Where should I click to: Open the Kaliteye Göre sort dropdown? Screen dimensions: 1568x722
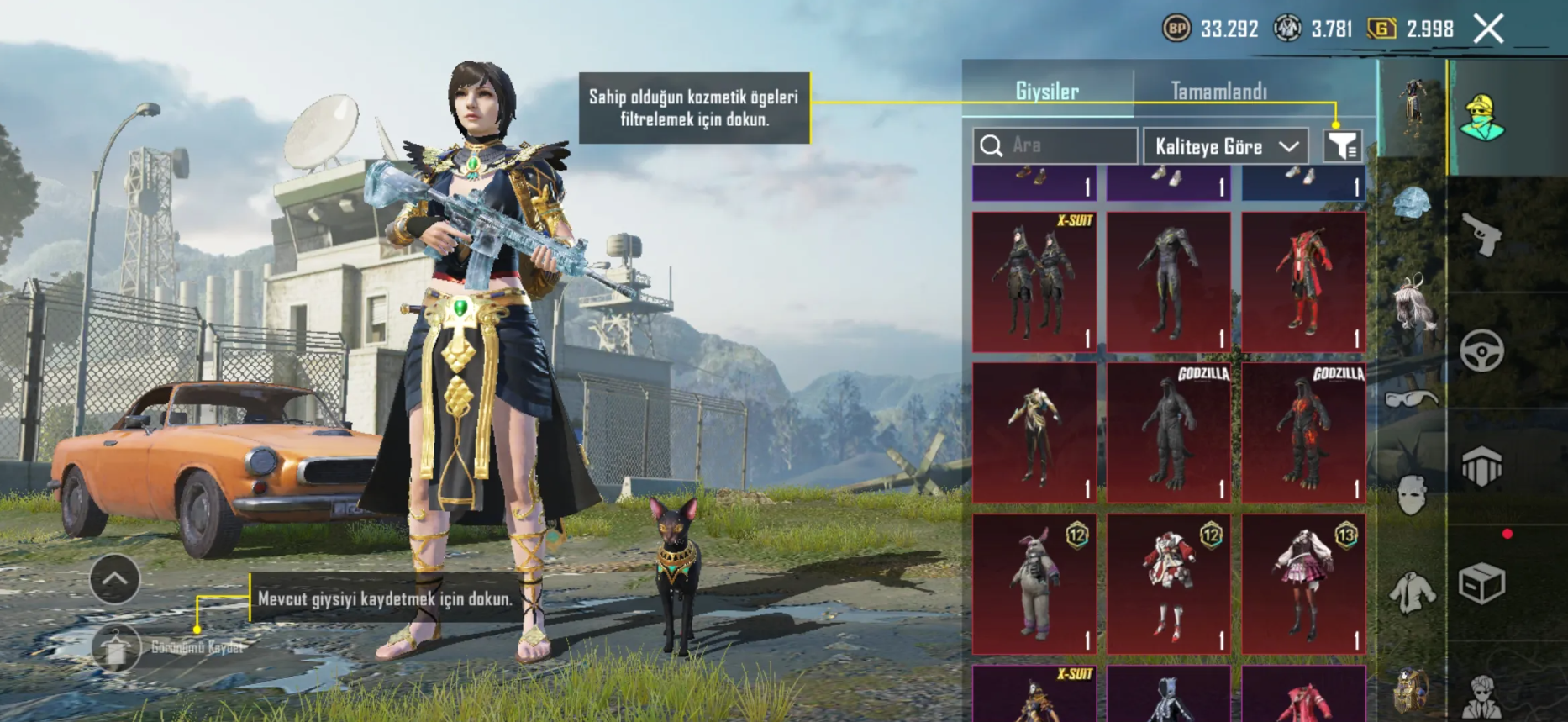(1225, 146)
